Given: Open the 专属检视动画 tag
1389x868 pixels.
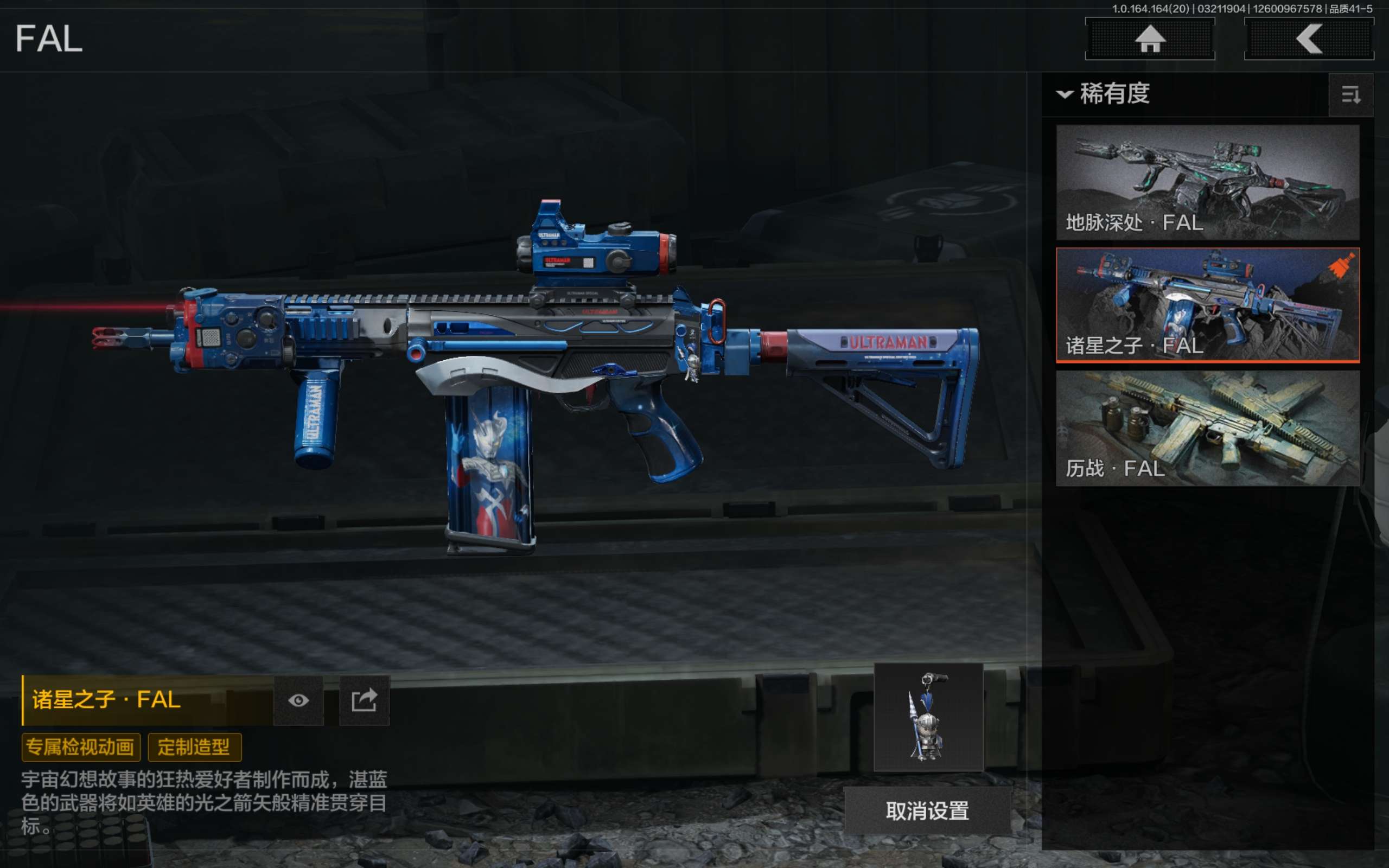Looking at the screenshot, I should coord(80,747).
